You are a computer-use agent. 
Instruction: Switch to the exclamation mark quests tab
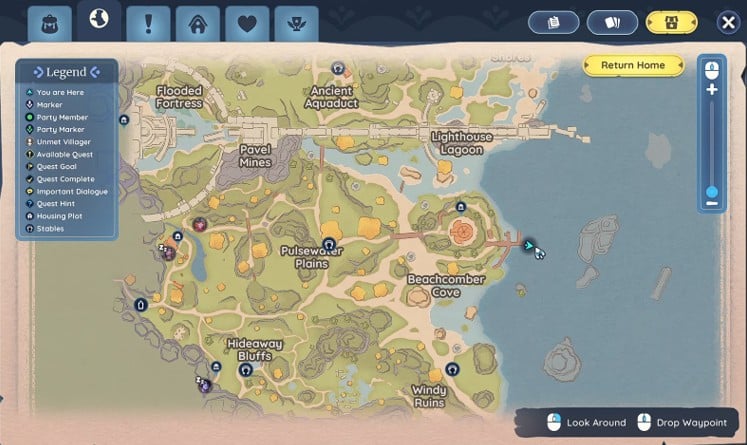pos(149,22)
